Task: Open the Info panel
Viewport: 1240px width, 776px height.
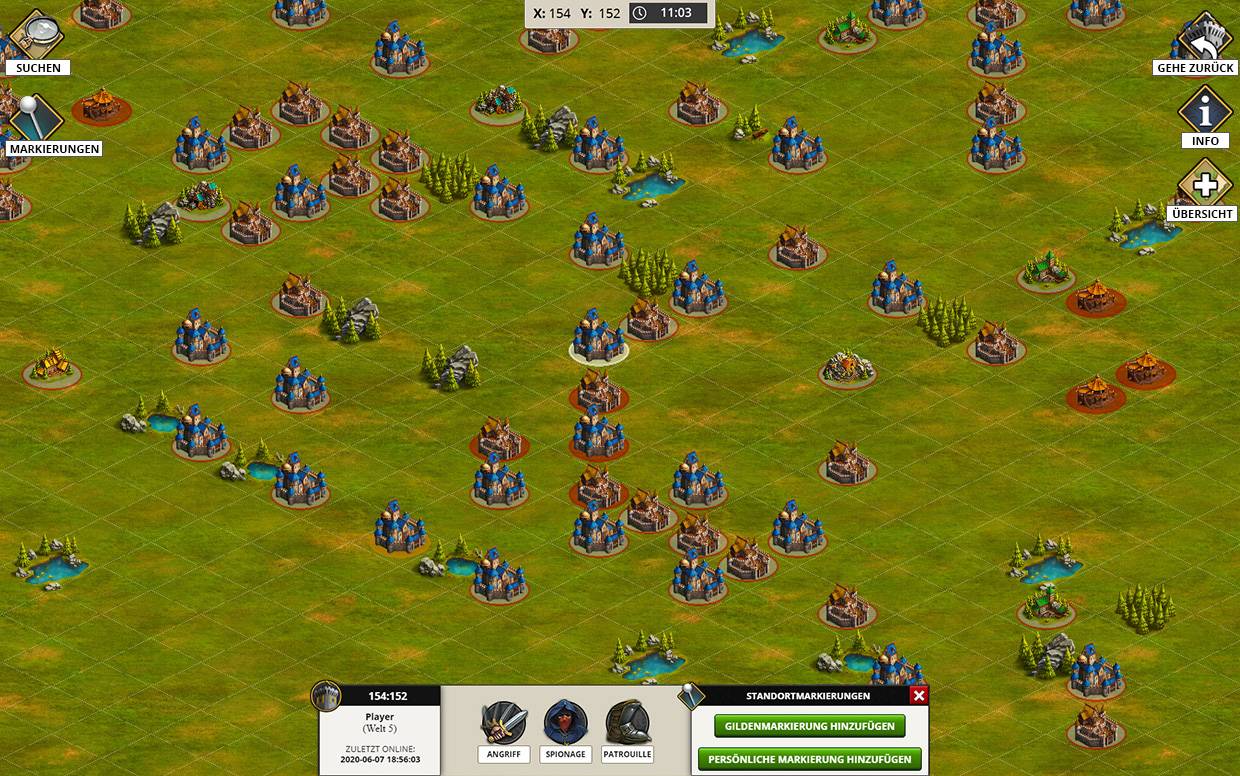Action: [1204, 112]
